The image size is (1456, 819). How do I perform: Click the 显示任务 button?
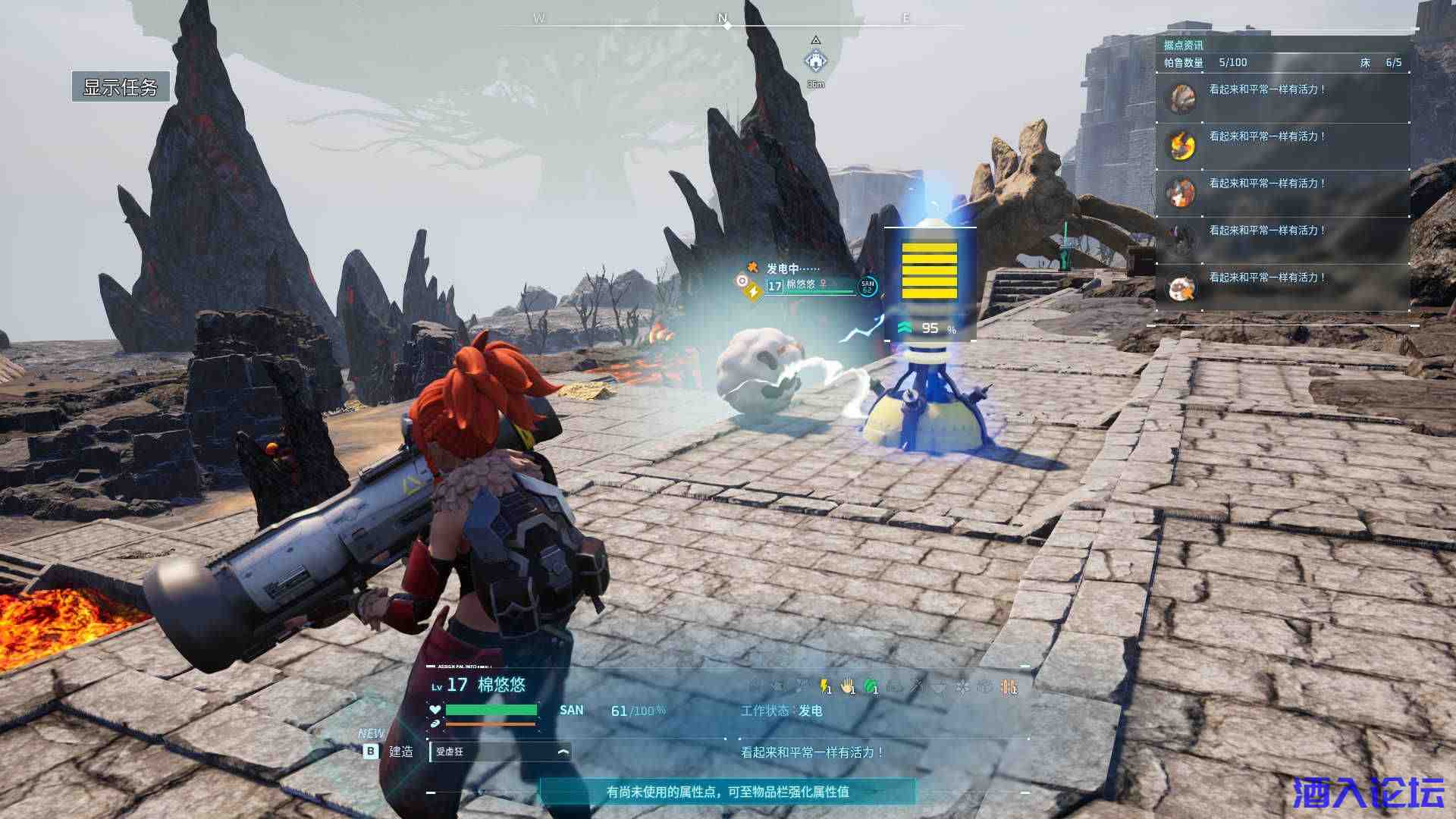pyautogui.click(x=120, y=86)
